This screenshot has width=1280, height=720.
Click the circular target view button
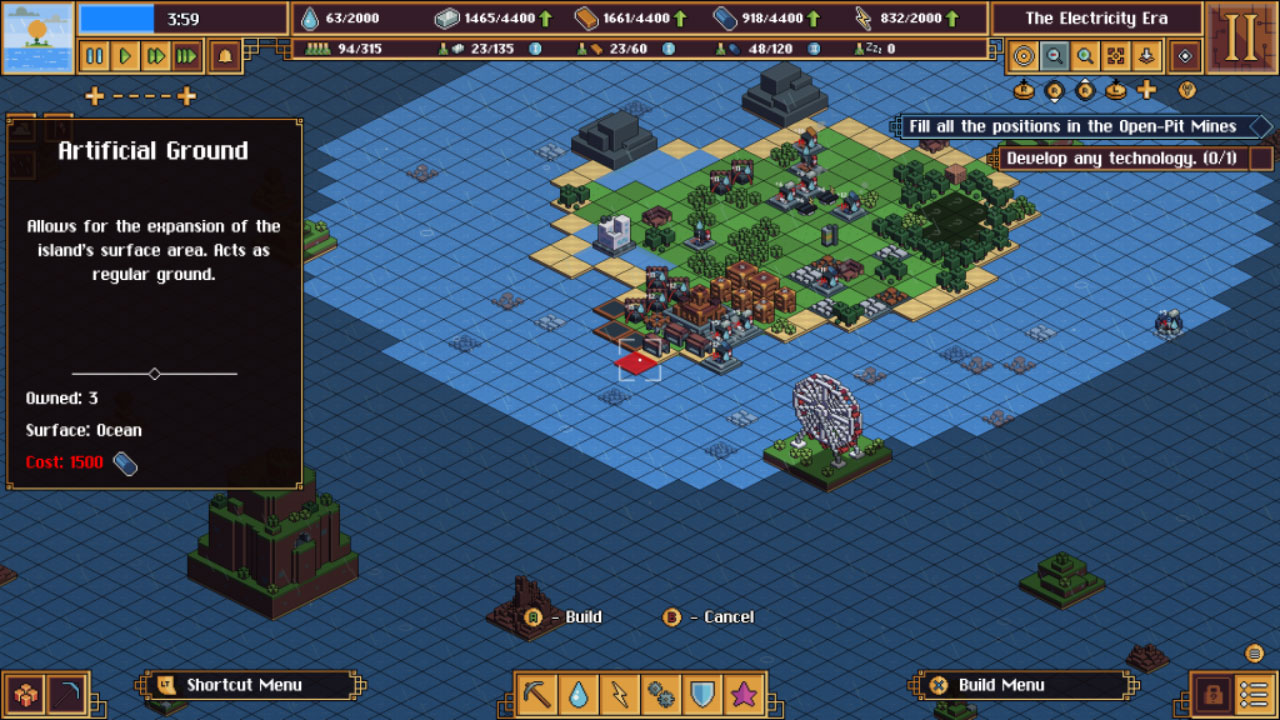1023,56
